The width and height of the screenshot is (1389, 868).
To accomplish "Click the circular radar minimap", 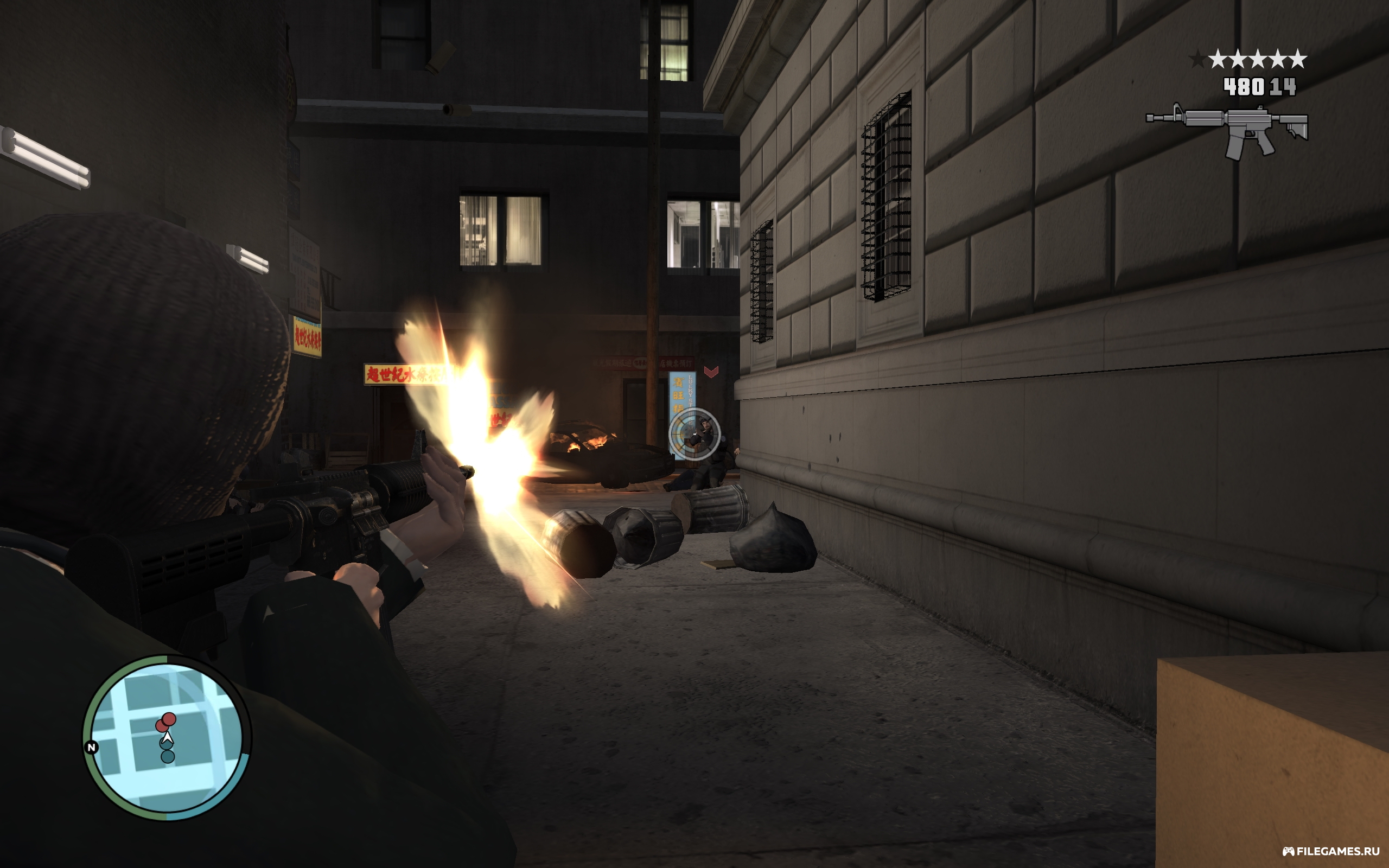I will pos(167,738).
